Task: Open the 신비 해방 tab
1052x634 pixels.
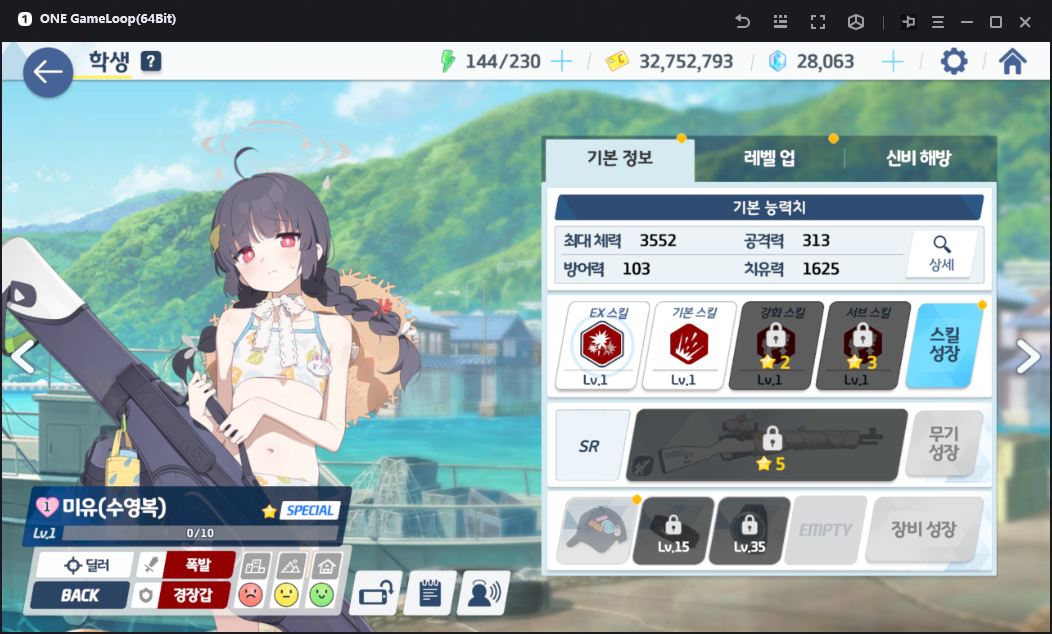Action: point(918,158)
